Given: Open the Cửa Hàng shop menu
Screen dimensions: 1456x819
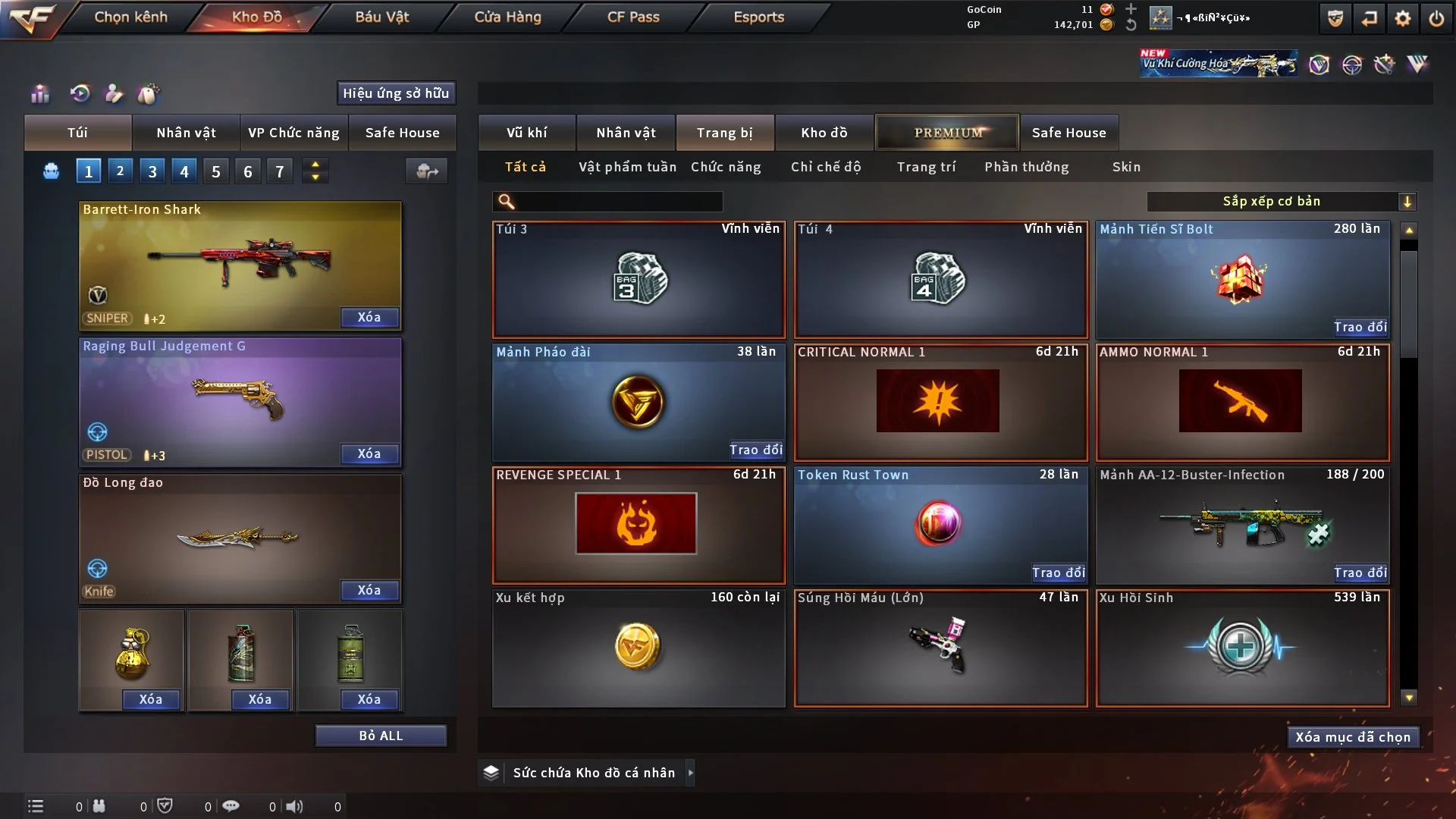Looking at the screenshot, I should [x=507, y=17].
